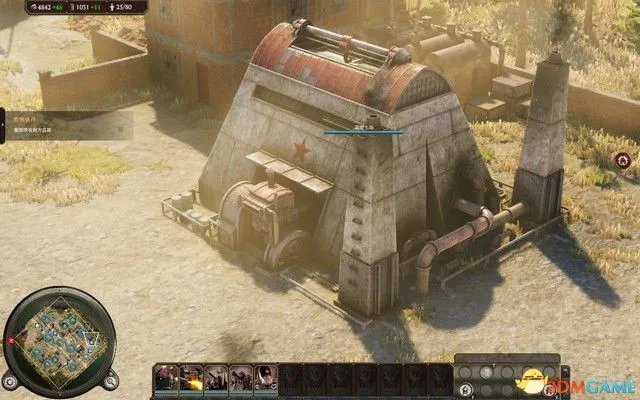The image size is (640, 400).
Task: Select the fourth unit portrait in the bar
Action: [x=240, y=378]
